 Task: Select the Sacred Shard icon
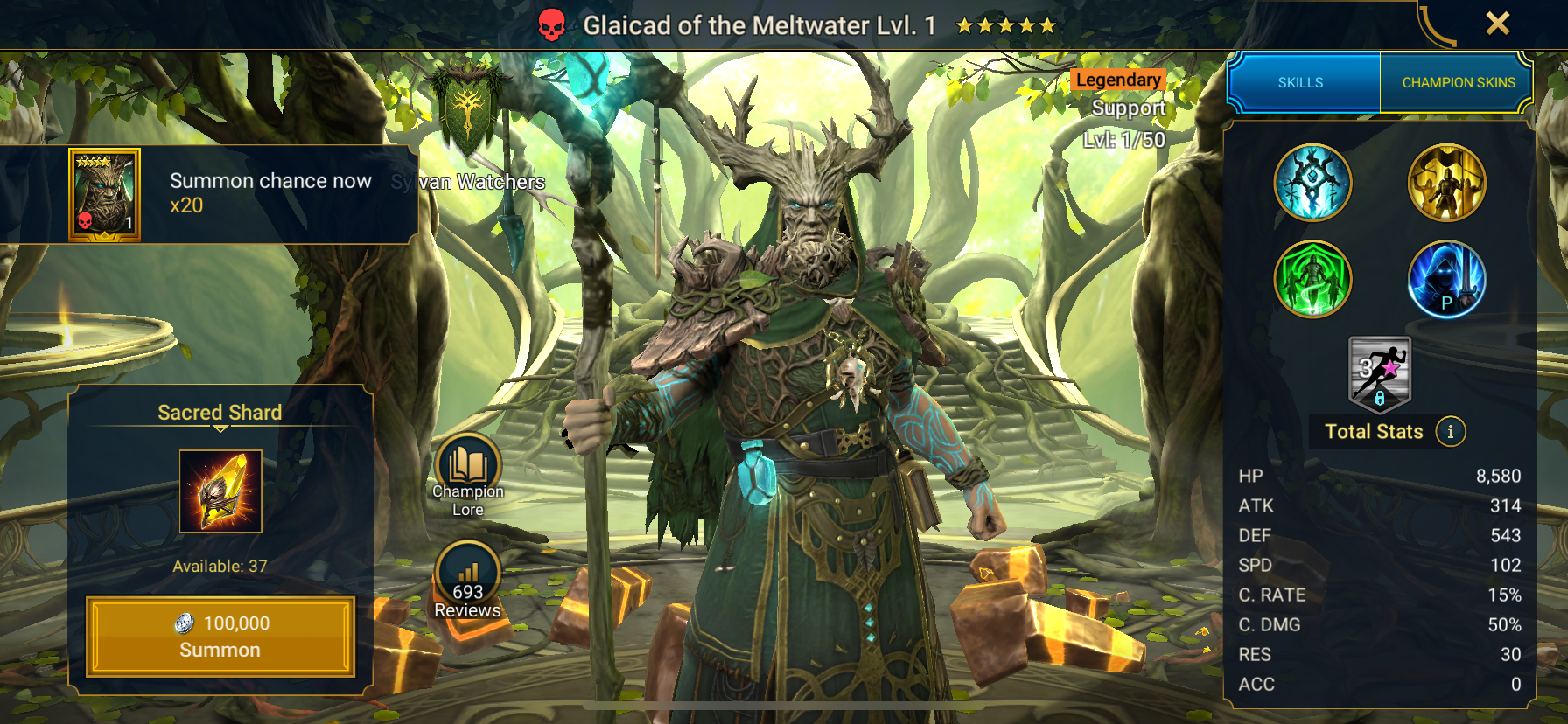pos(220,491)
